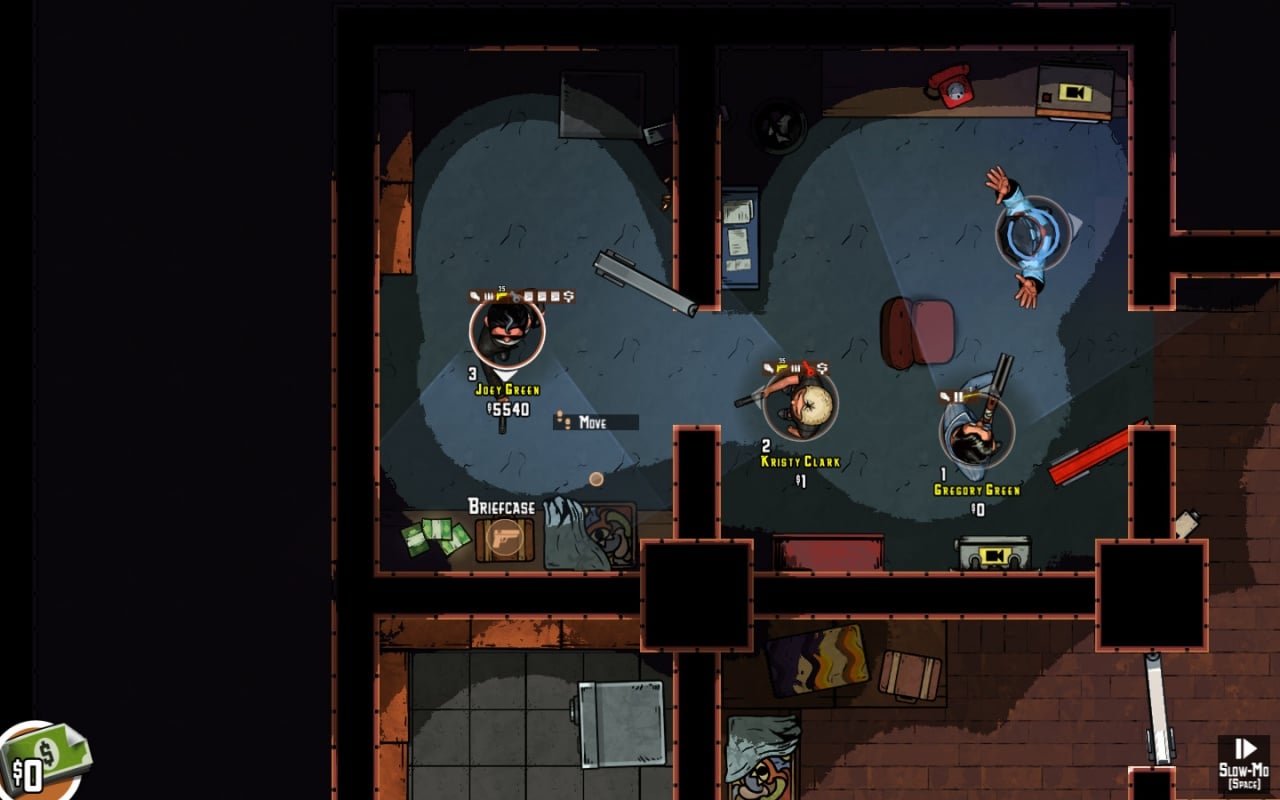Click the Briefcase pistol marker

tap(506, 540)
